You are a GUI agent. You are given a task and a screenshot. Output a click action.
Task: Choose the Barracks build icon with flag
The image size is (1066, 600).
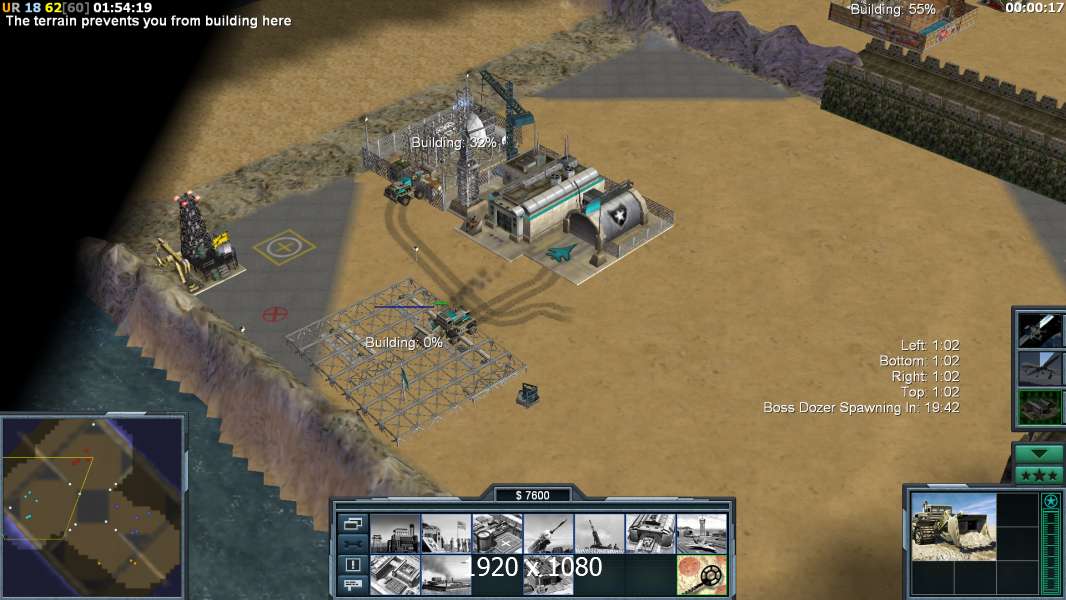[445, 534]
